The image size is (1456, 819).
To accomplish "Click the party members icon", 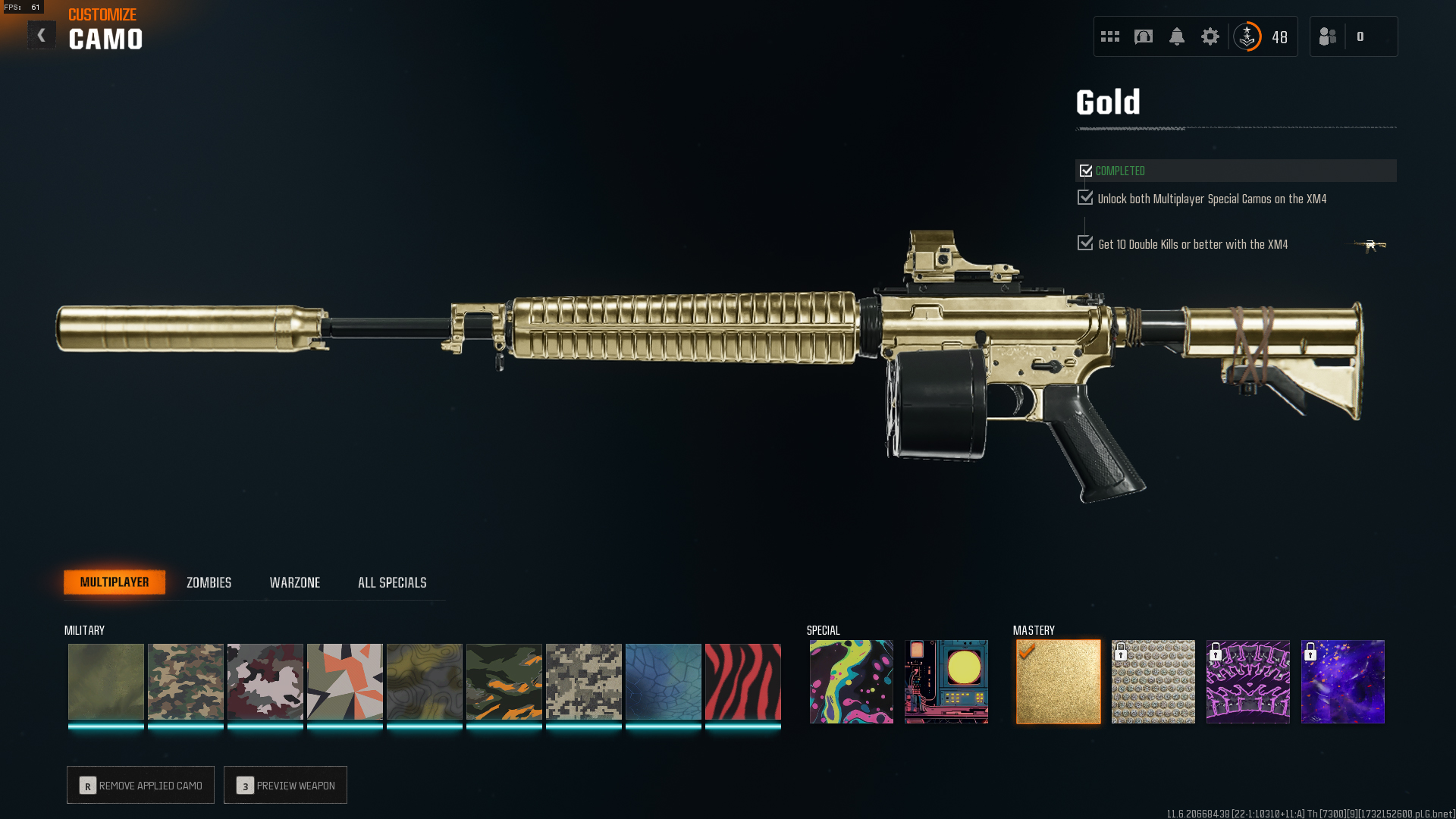I will pyautogui.click(x=1327, y=36).
